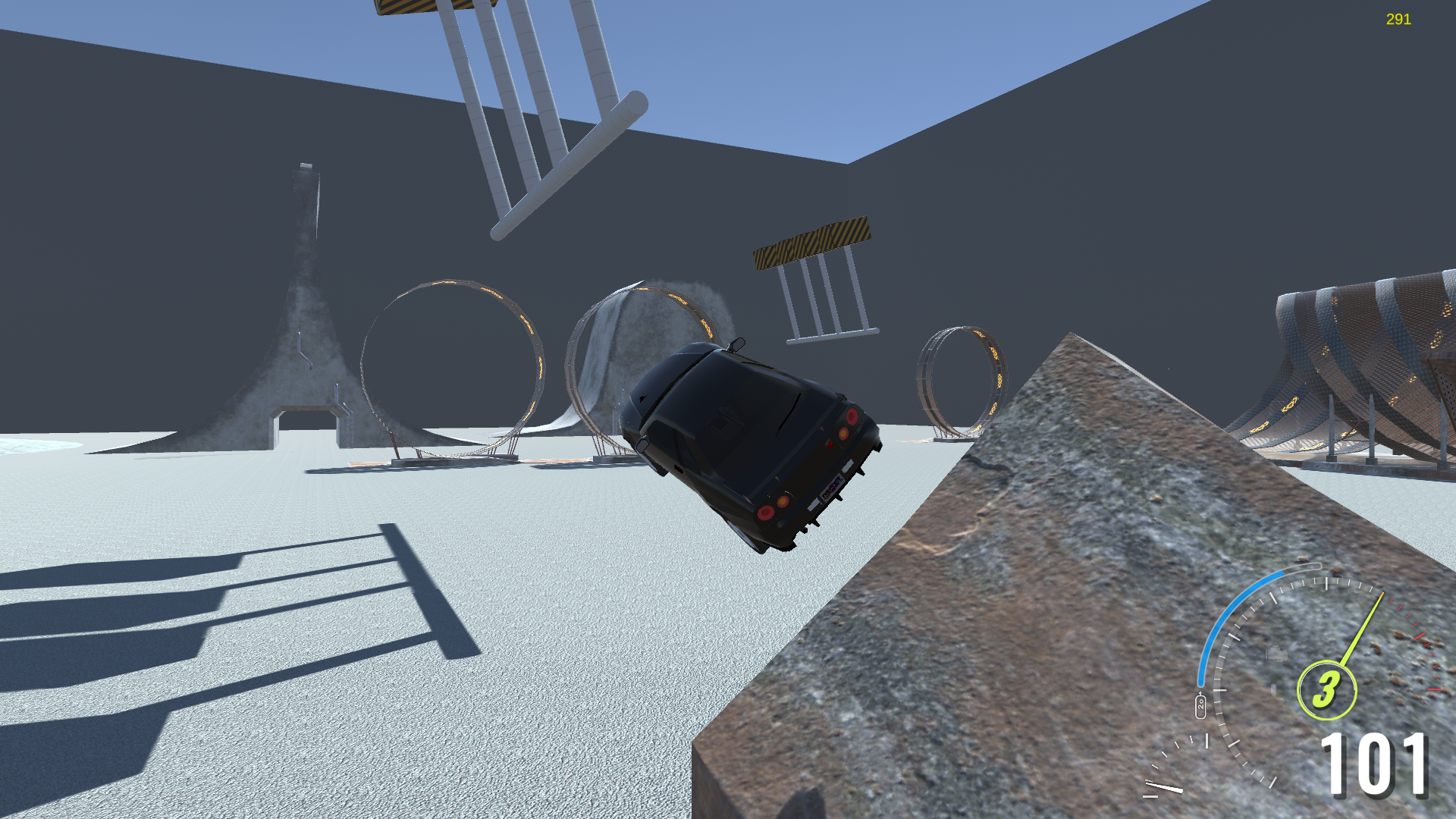
Task: Click the green gear indicator showing 3
Action: [1327, 690]
